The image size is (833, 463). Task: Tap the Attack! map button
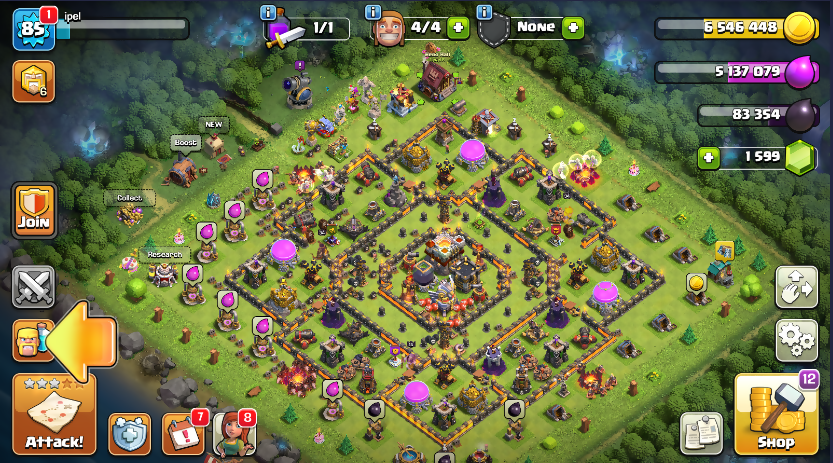point(54,414)
